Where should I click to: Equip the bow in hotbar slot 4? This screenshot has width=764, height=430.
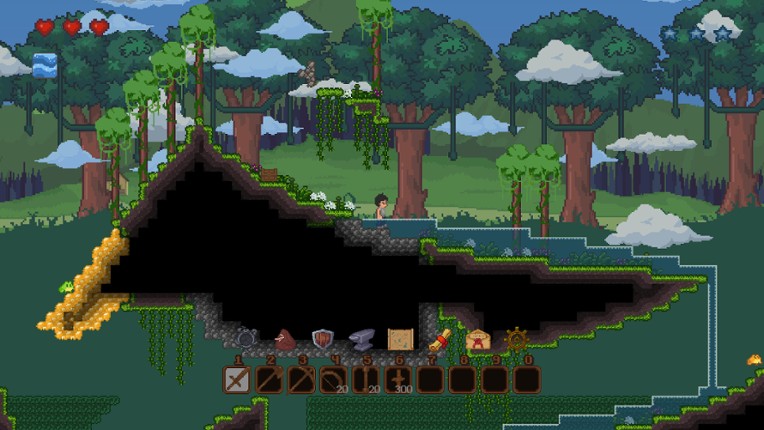tap(333, 380)
